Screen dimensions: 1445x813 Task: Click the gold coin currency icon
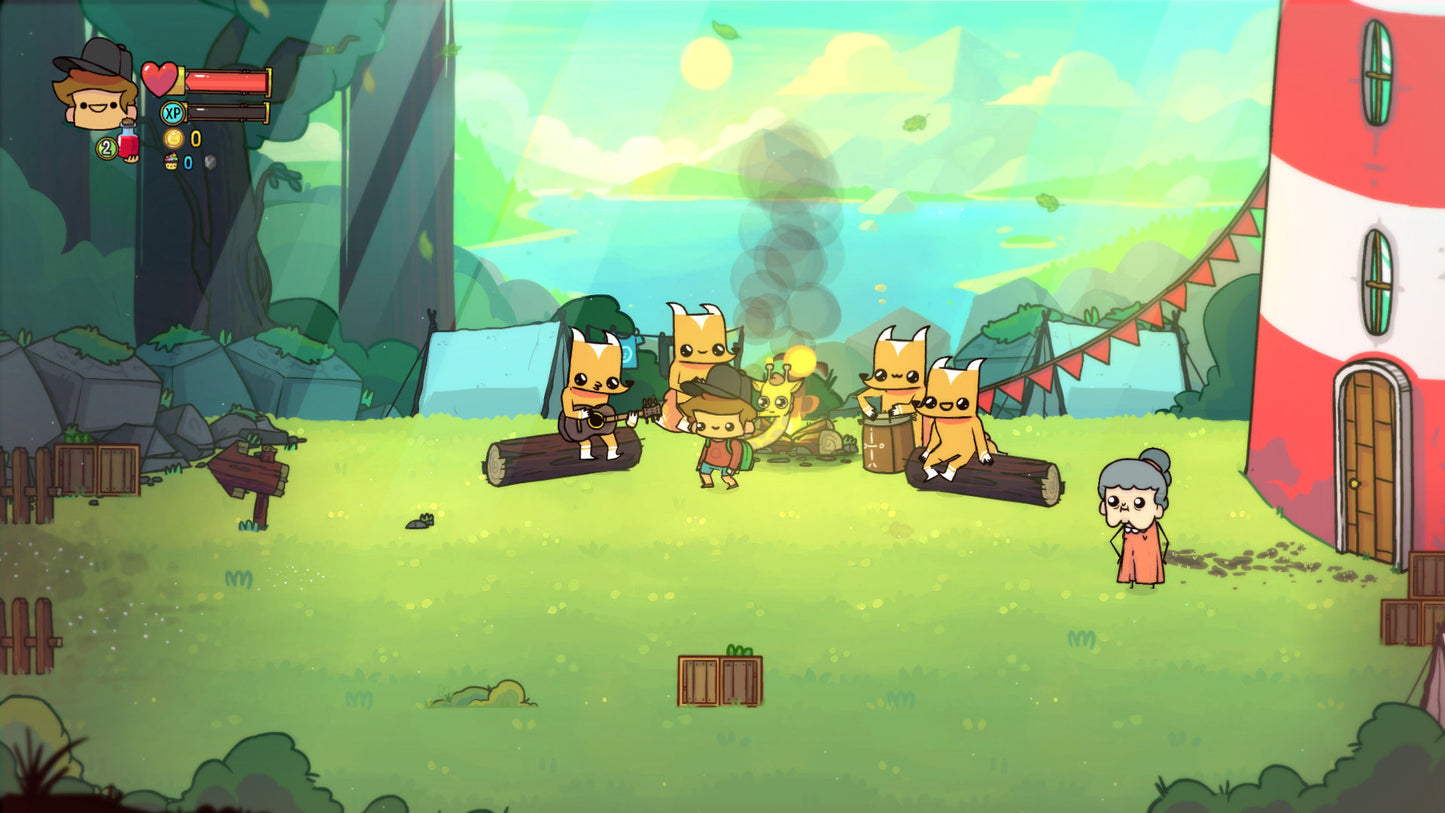click(x=173, y=138)
